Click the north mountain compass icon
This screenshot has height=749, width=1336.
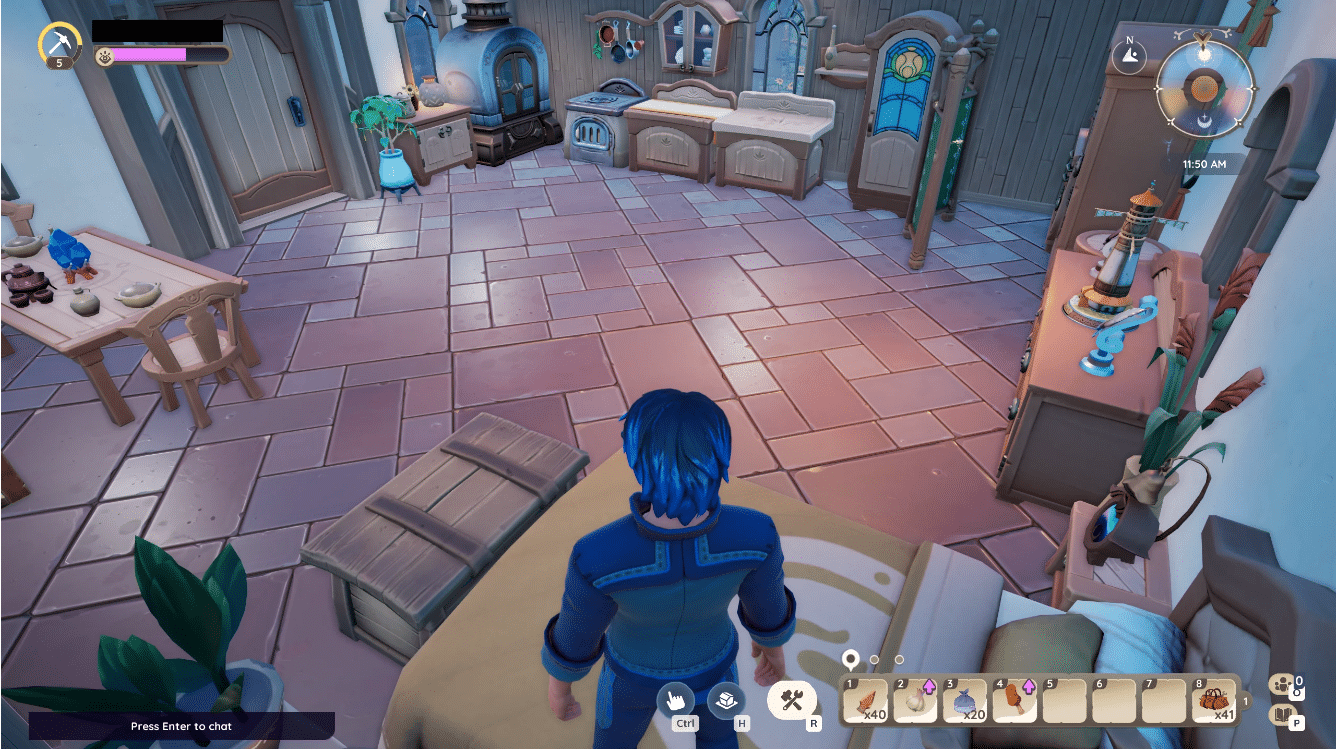coord(1129,57)
